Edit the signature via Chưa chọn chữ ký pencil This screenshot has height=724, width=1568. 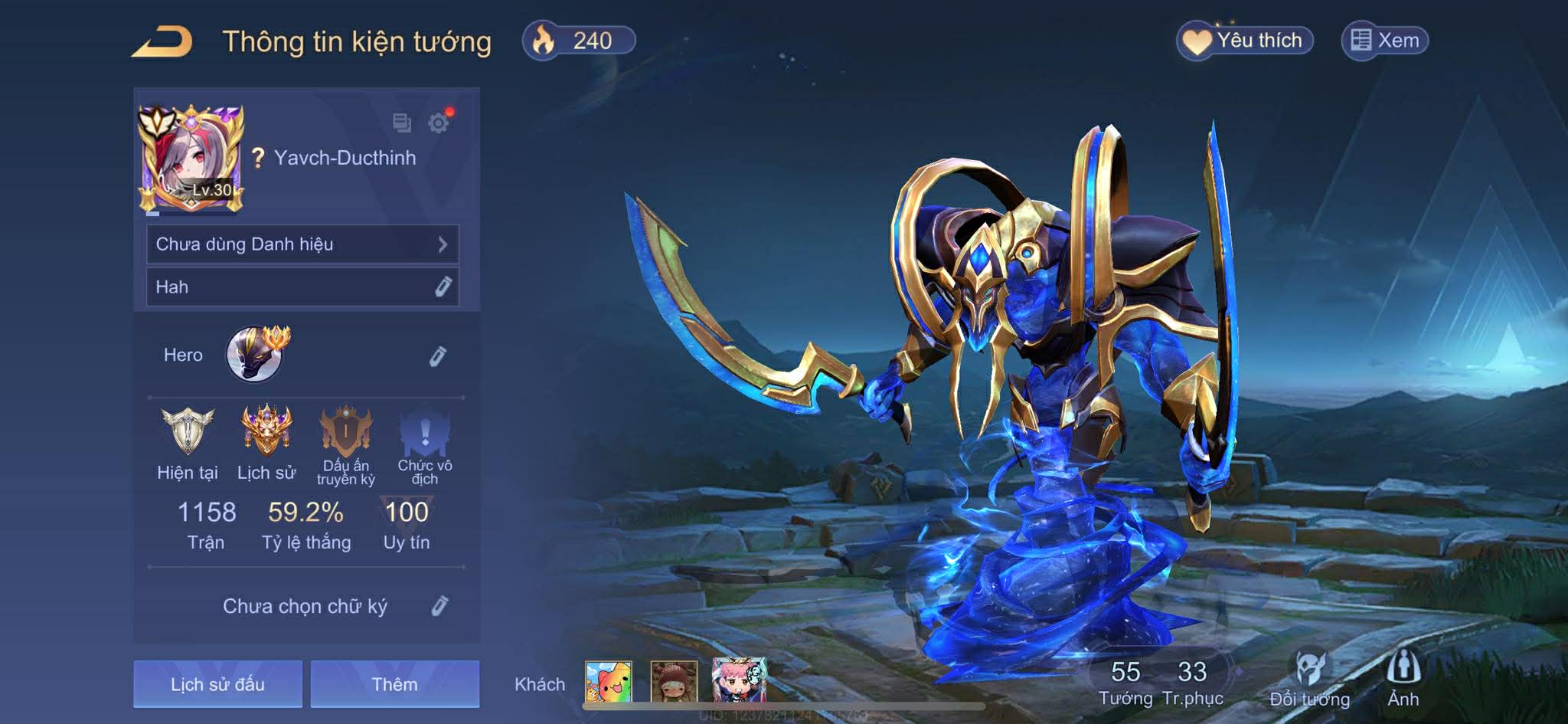coord(439,606)
